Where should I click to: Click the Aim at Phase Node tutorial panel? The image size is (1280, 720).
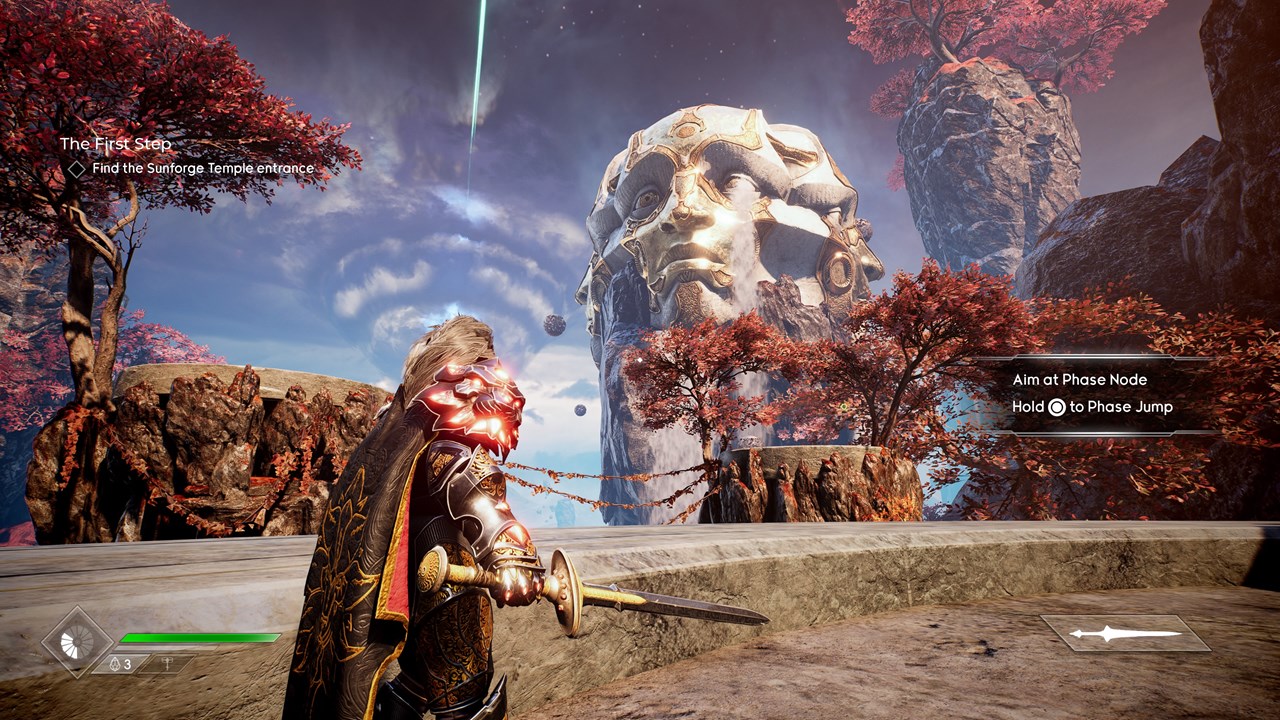click(x=1092, y=393)
